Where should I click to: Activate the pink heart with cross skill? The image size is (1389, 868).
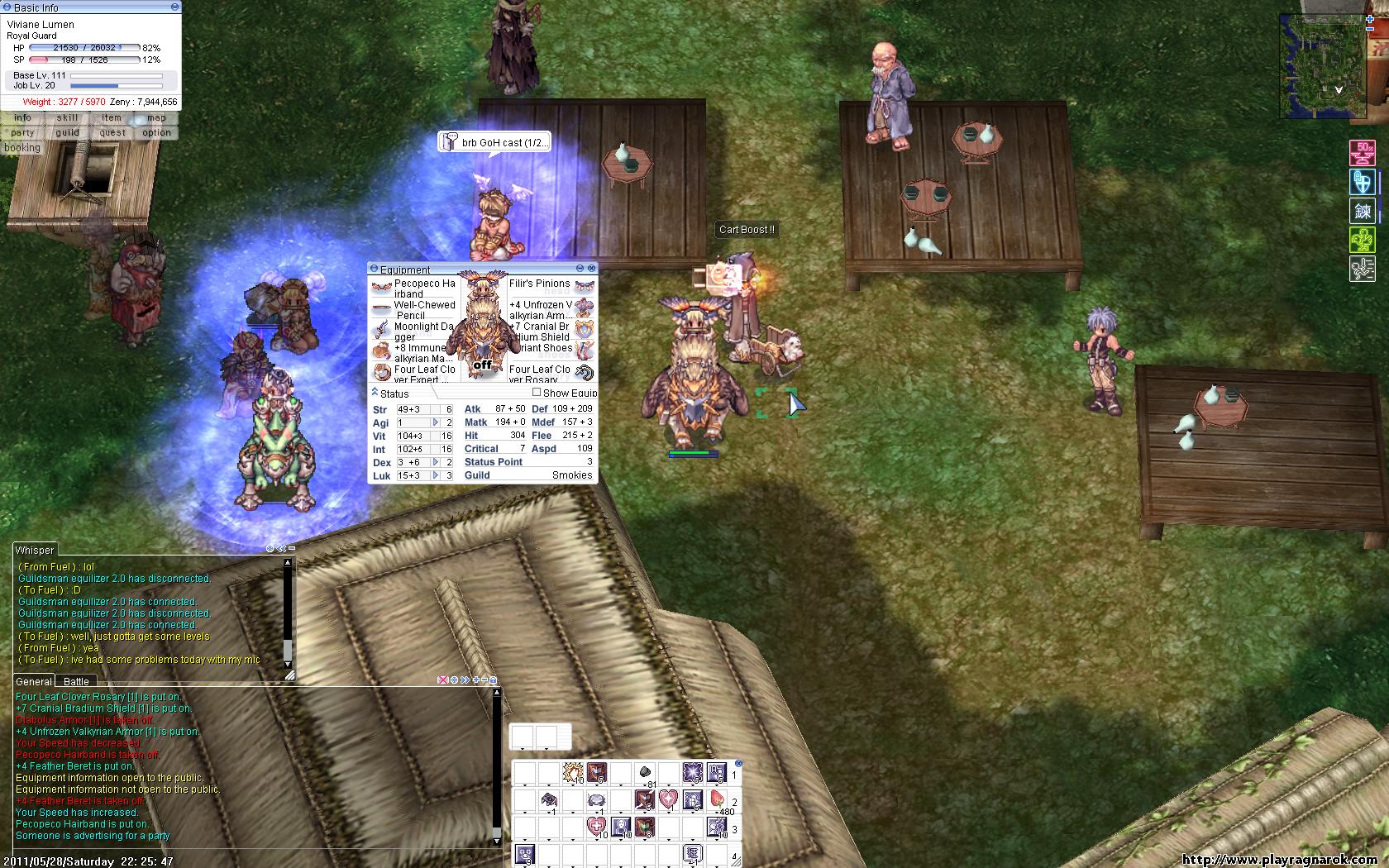coord(596,826)
